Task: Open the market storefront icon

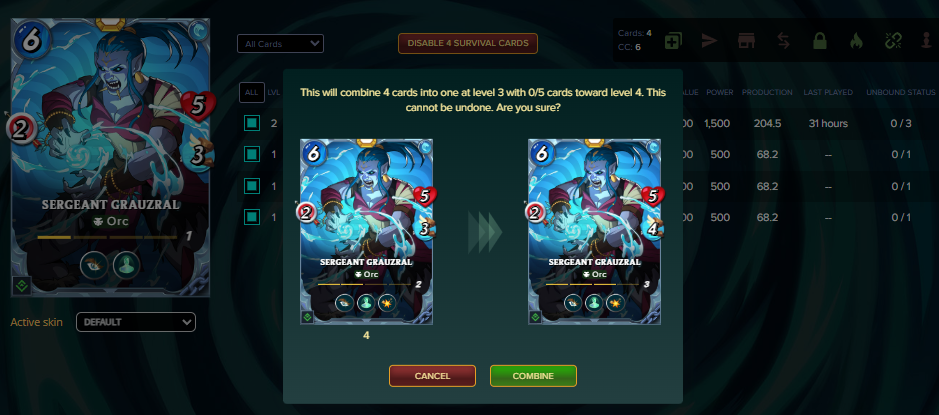Action: (x=745, y=41)
